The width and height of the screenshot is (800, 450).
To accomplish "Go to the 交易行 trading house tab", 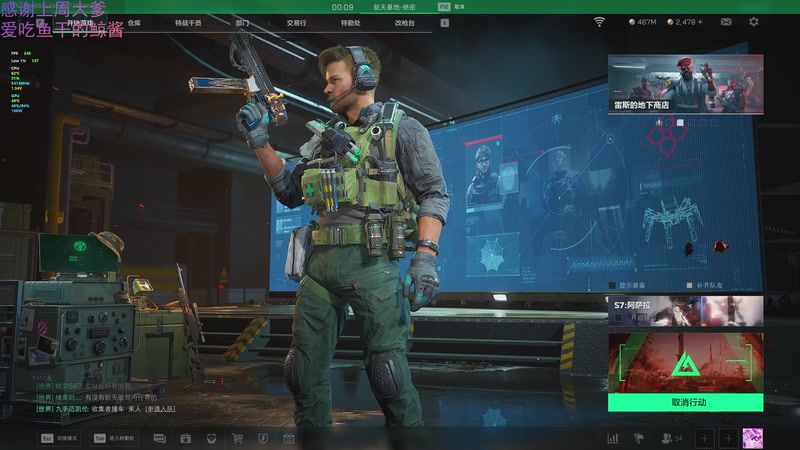I will pyautogui.click(x=296, y=21).
